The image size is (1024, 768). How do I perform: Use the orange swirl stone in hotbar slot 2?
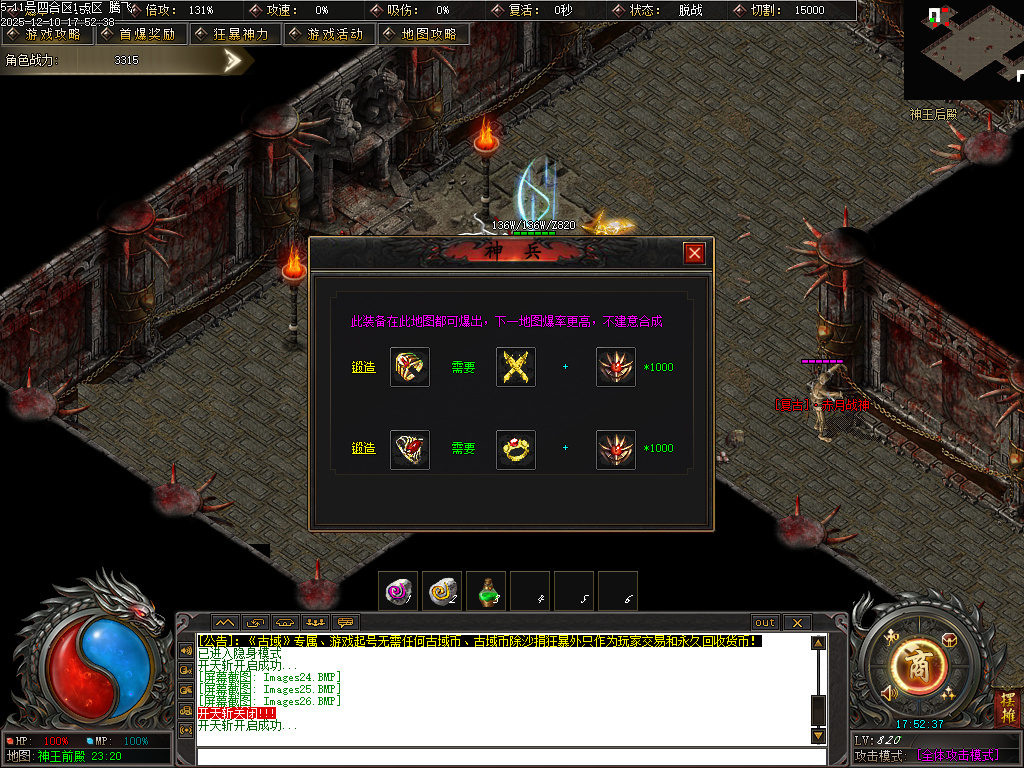pos(442,591)
